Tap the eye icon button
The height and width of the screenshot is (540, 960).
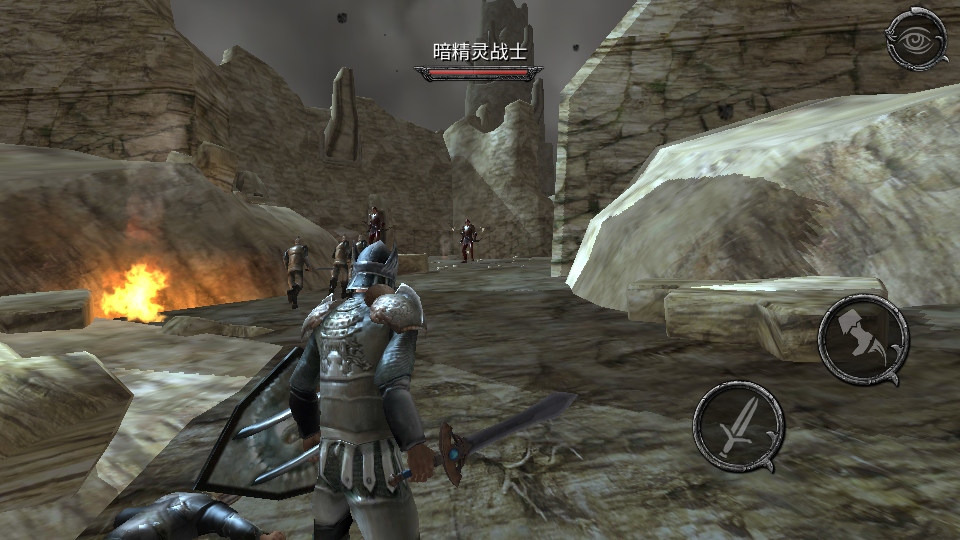click(916, 39)
